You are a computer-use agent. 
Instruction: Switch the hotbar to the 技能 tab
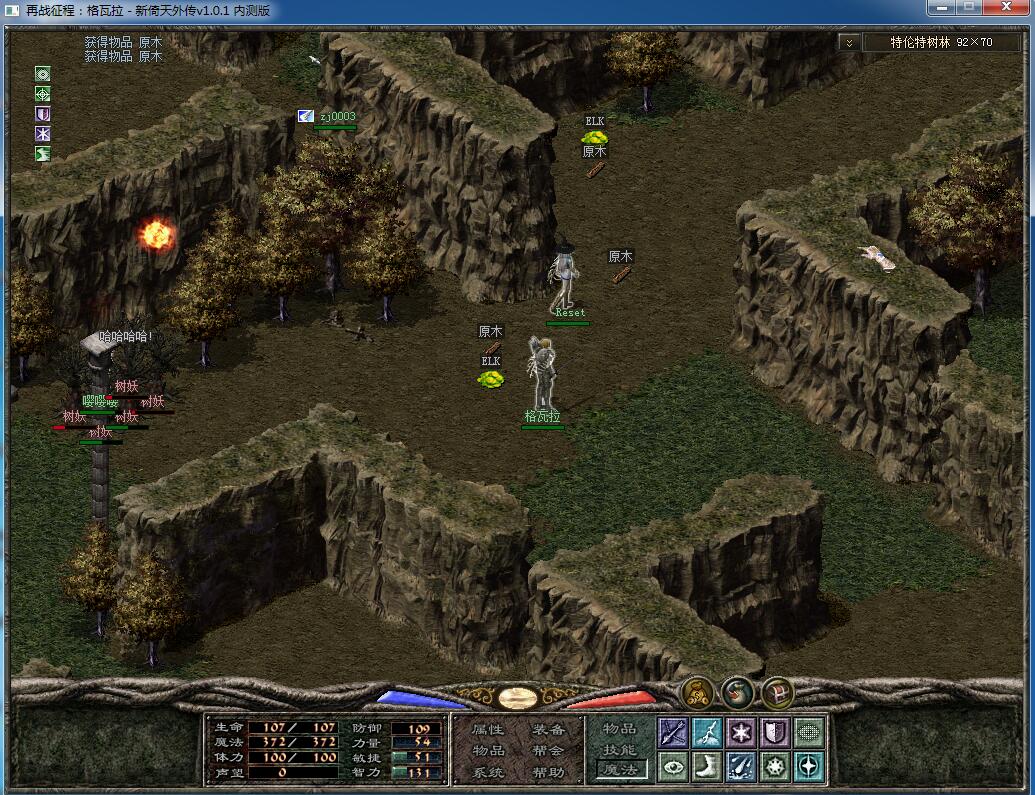tap(620, 750)
